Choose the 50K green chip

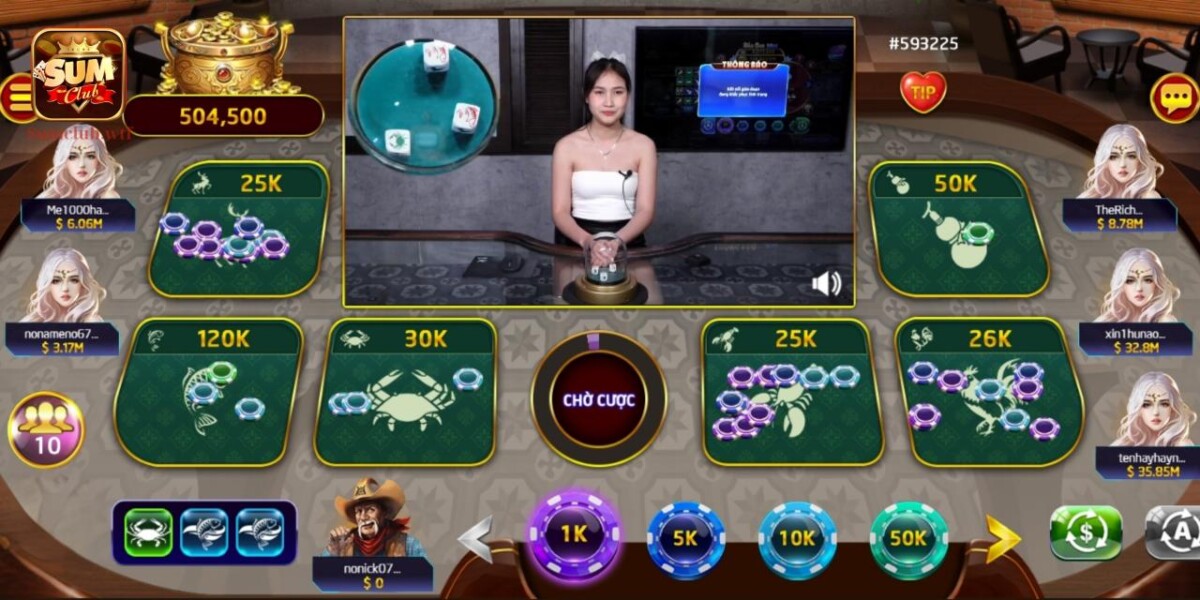pyautogui.click(x=908, y=538)
